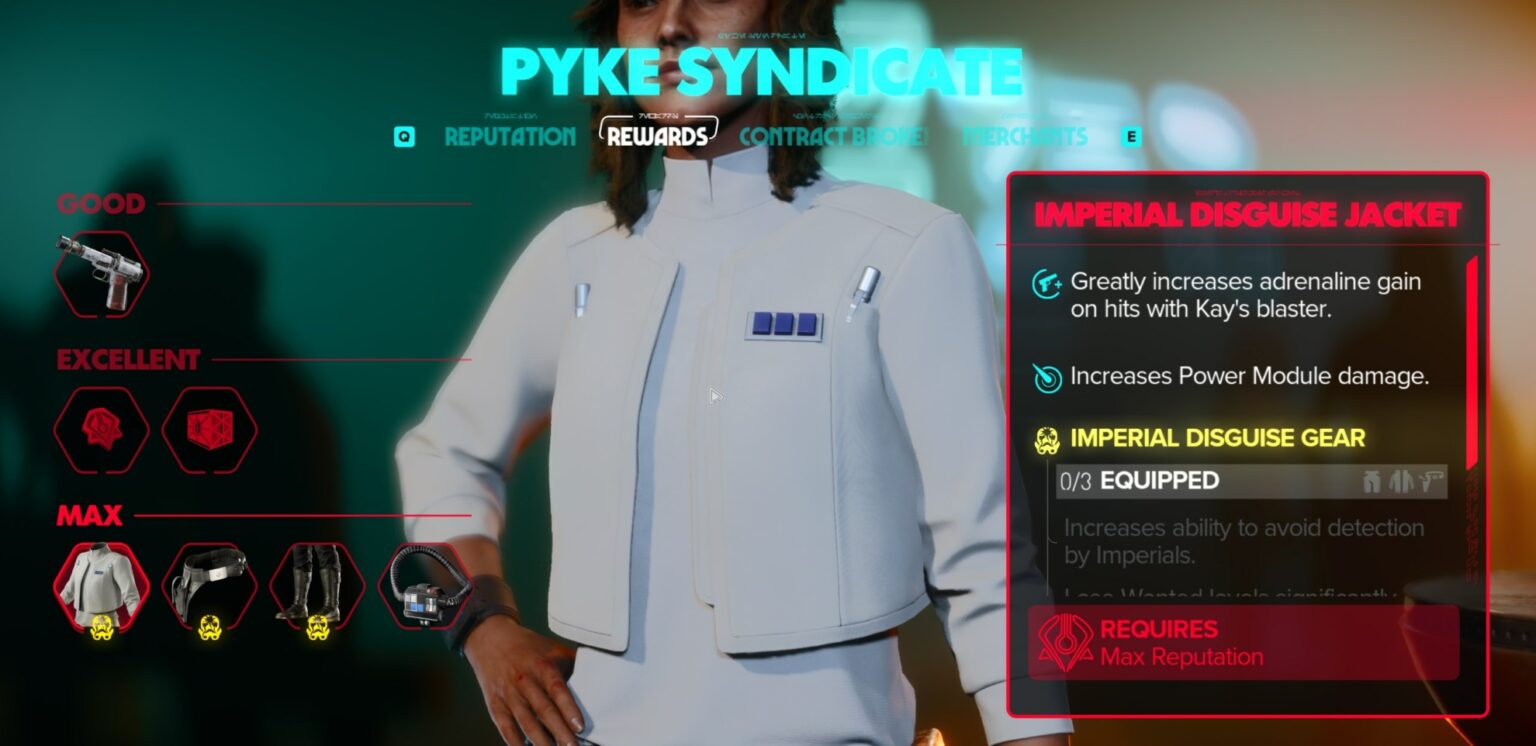
Task: Click the E next-page navigation button
Action: (1129, 135)
